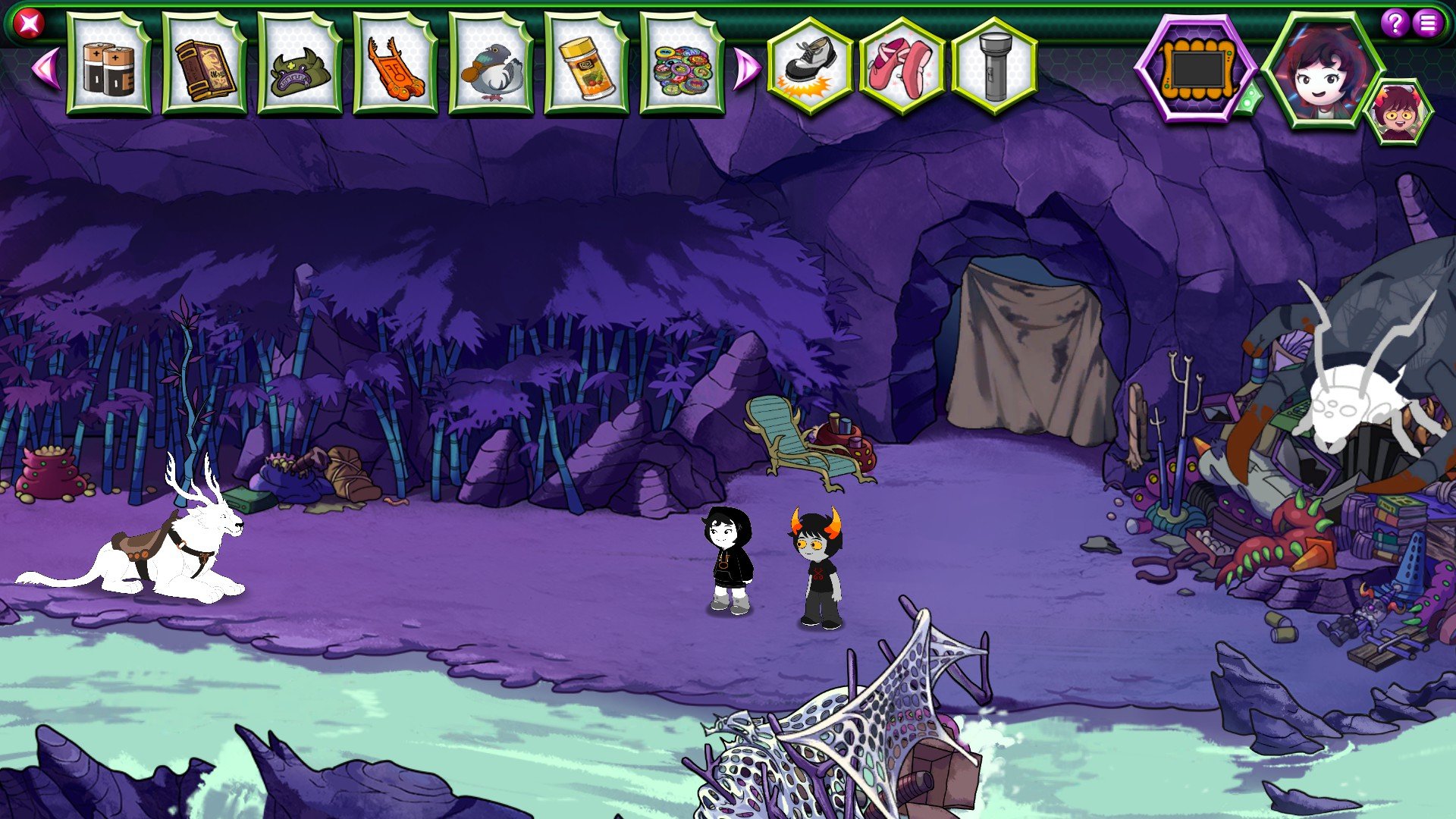Select the pigeon inventory card
The image size is (1456, 819).
[491, 66]
